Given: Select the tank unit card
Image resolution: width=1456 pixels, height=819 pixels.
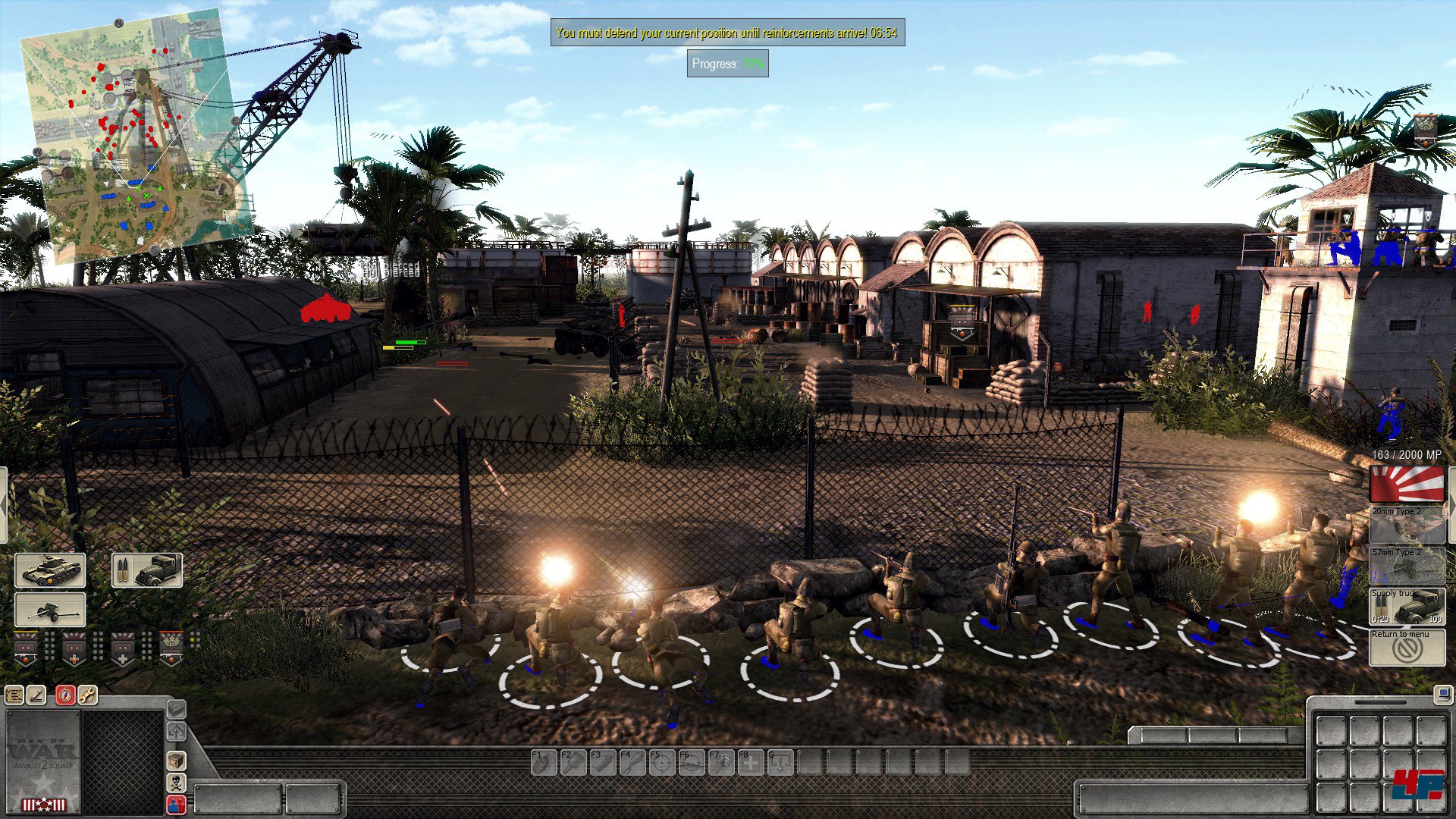Looking at the screenshot, I should click(50, 570).
